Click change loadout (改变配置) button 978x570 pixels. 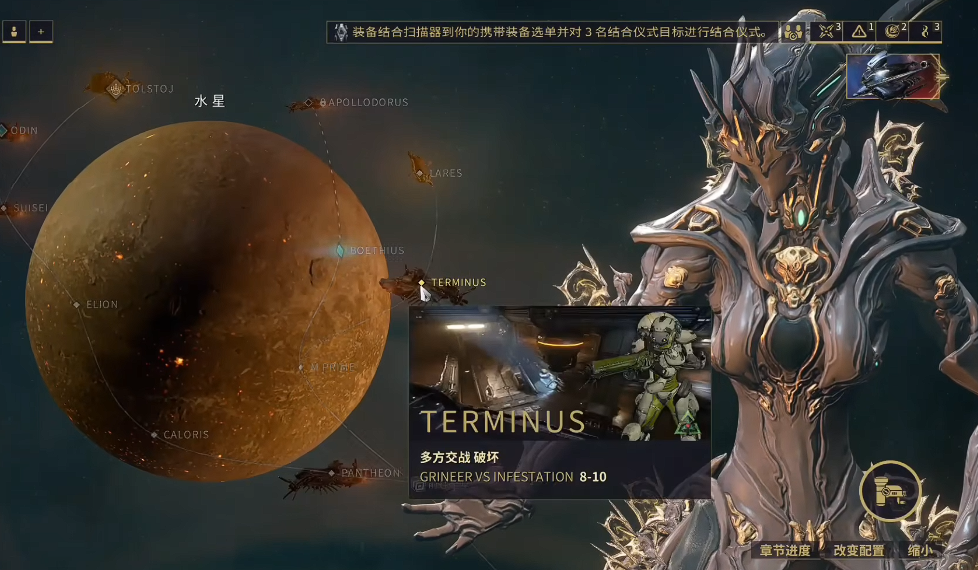(859, 550)
